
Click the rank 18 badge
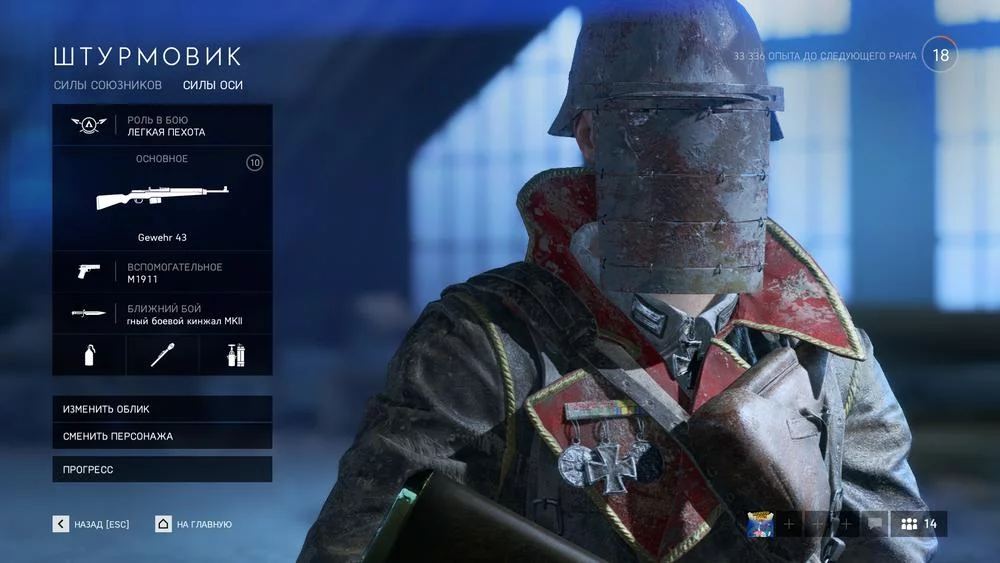point(940,55)
